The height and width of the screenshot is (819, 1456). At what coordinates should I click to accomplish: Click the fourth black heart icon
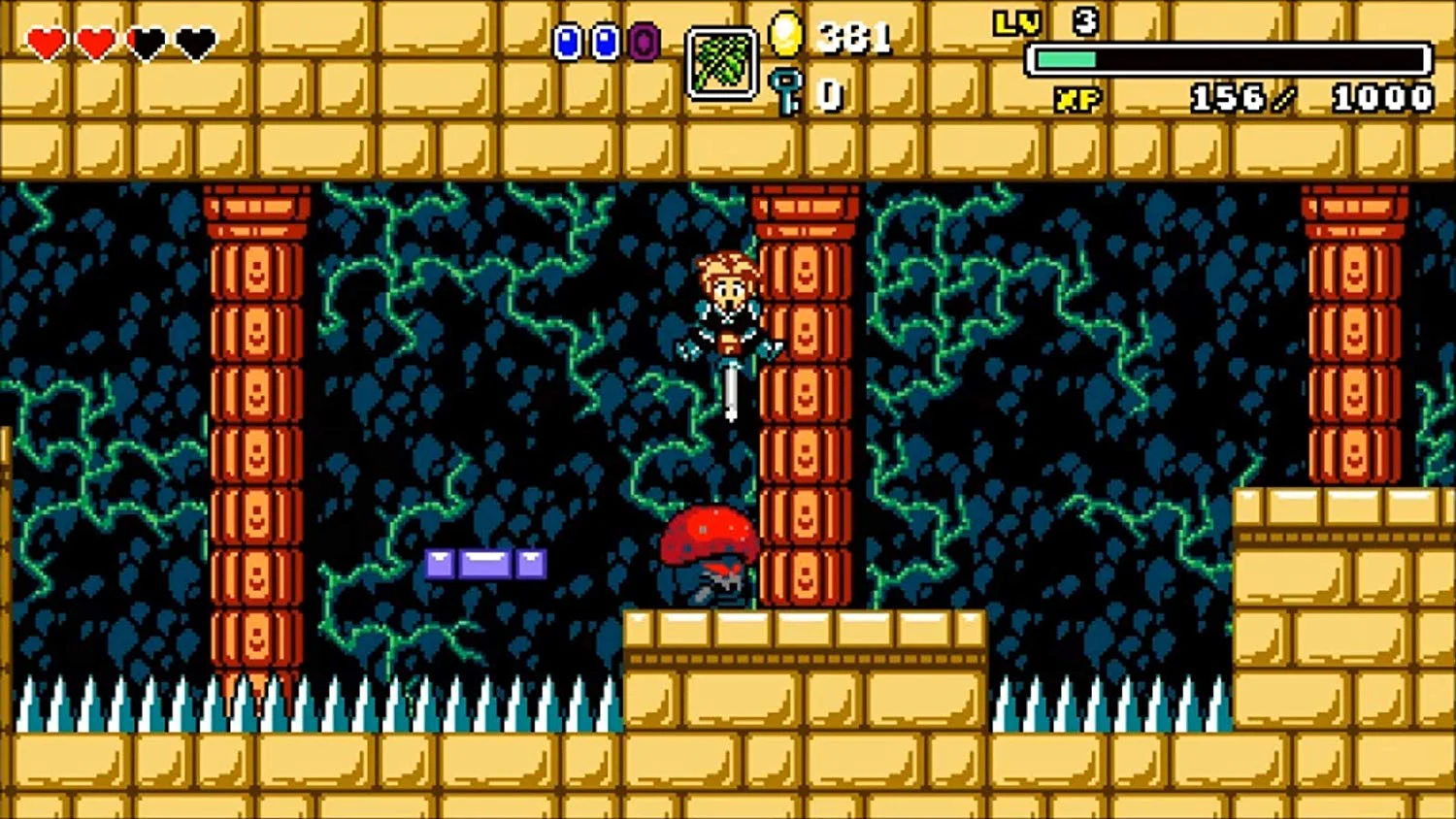coord(197,42)
